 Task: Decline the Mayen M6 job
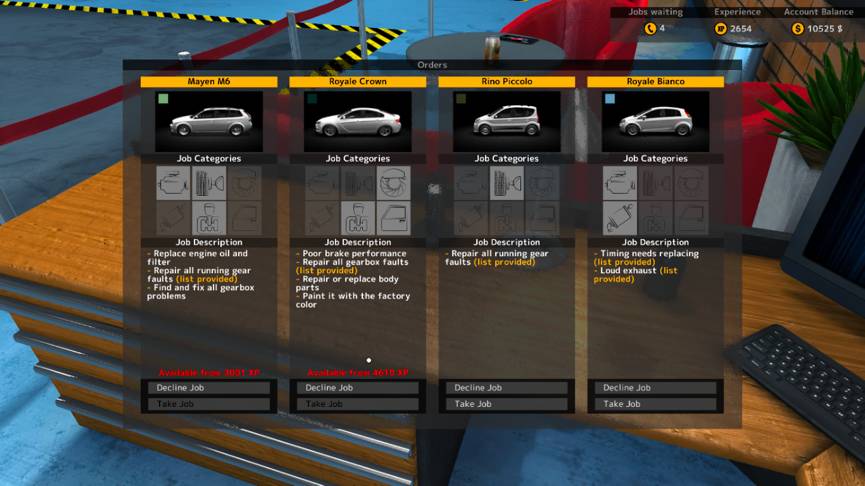click(209, 388)
